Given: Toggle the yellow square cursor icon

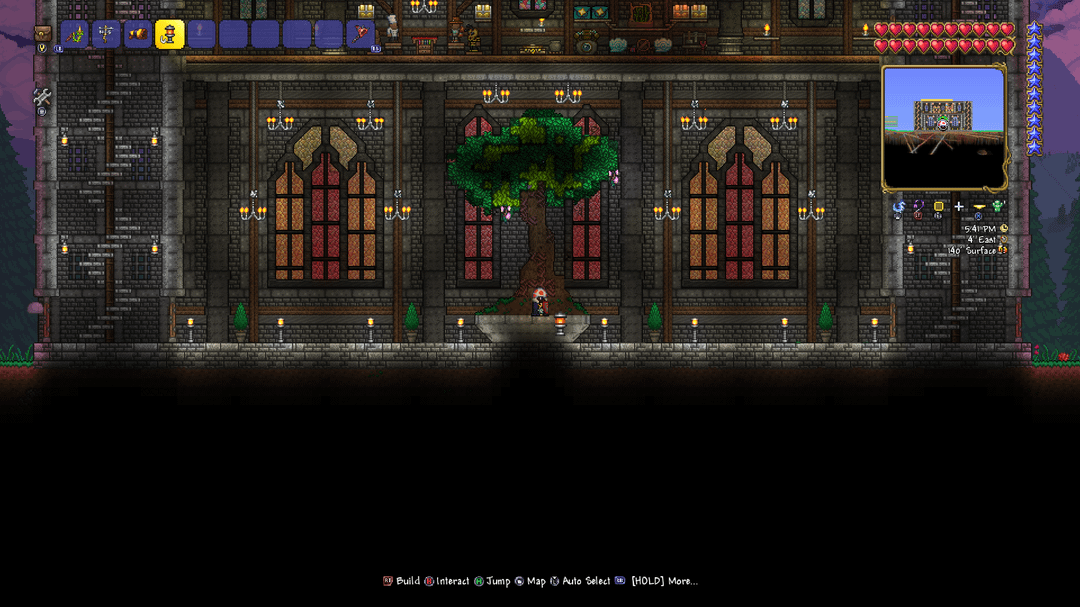Looking at the screenshot, I should (938, 207).
